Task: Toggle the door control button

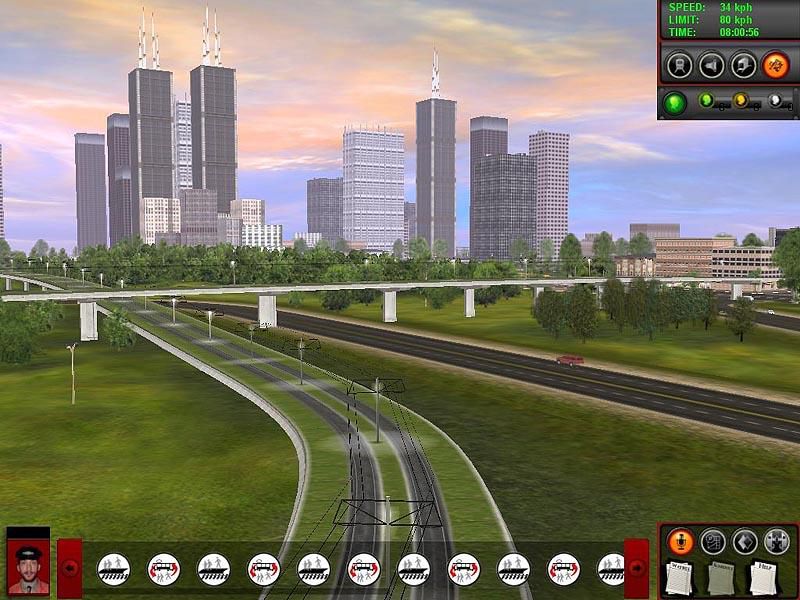Action: (x=743, y=65)
